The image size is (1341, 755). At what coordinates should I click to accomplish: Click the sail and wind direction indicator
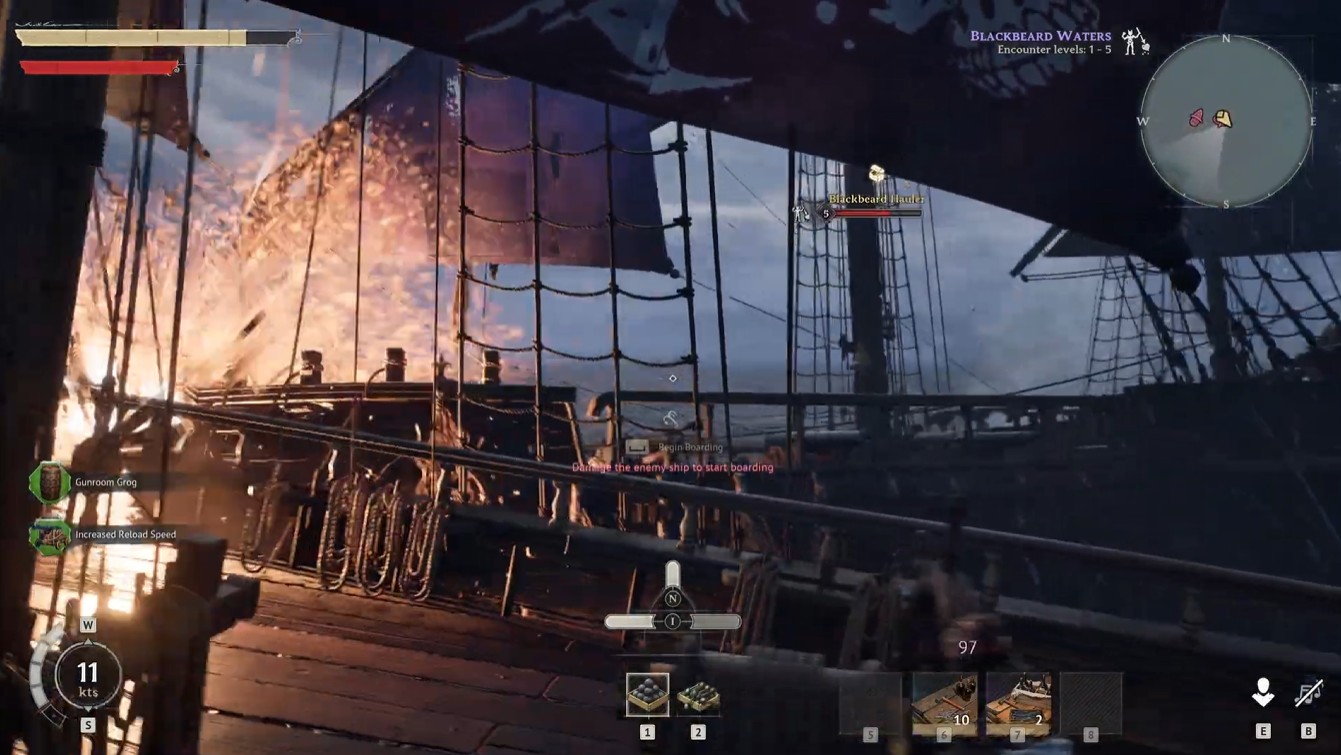[x=673, y=611]
